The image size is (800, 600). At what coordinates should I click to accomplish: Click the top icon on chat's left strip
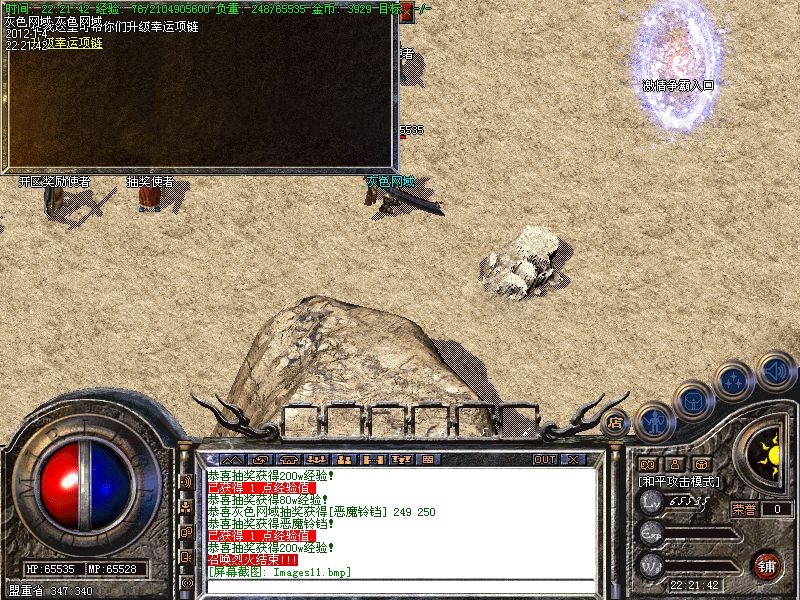click(186, 482)
